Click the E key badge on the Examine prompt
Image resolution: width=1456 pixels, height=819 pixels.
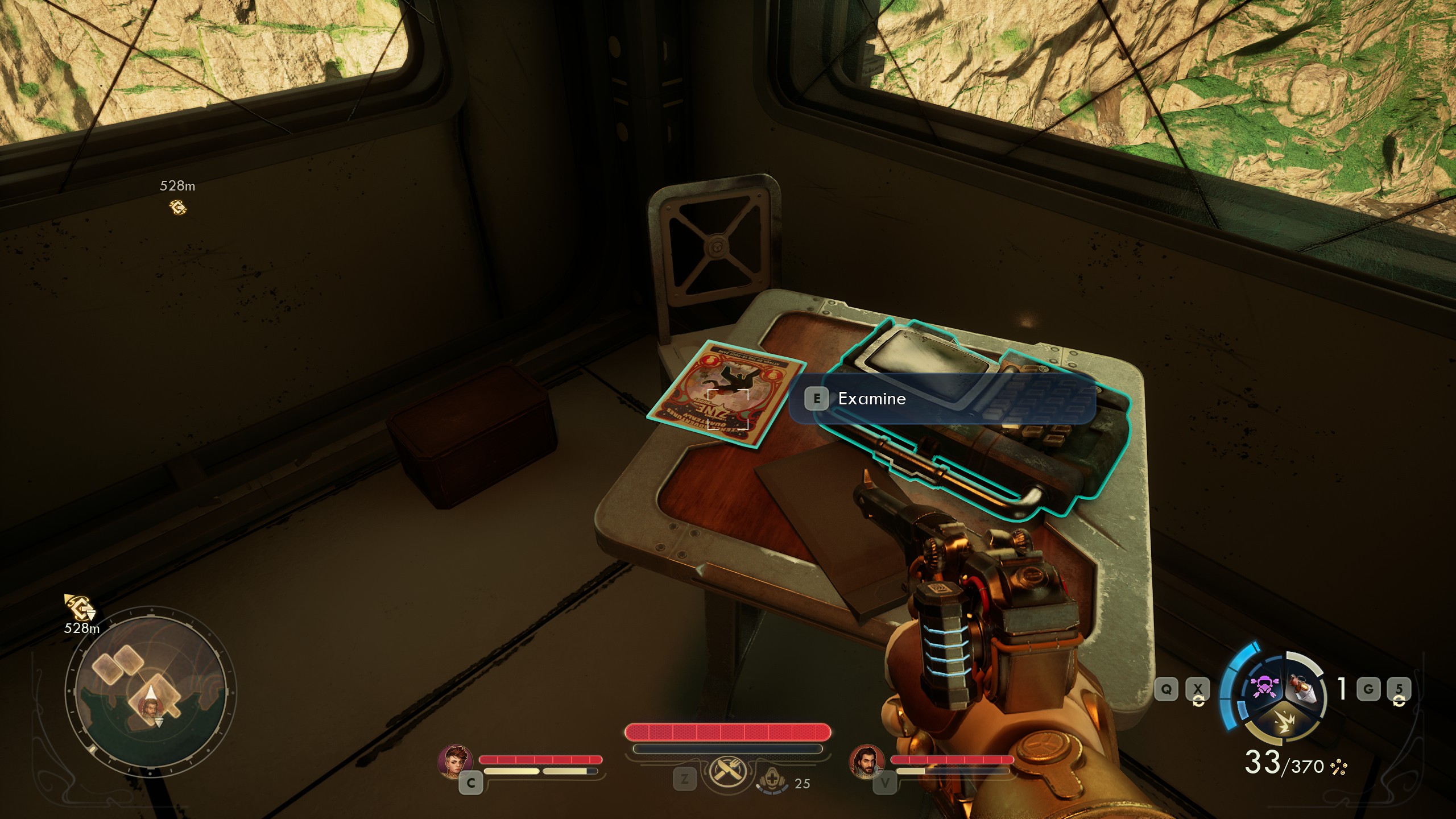(x=818, y=399)
